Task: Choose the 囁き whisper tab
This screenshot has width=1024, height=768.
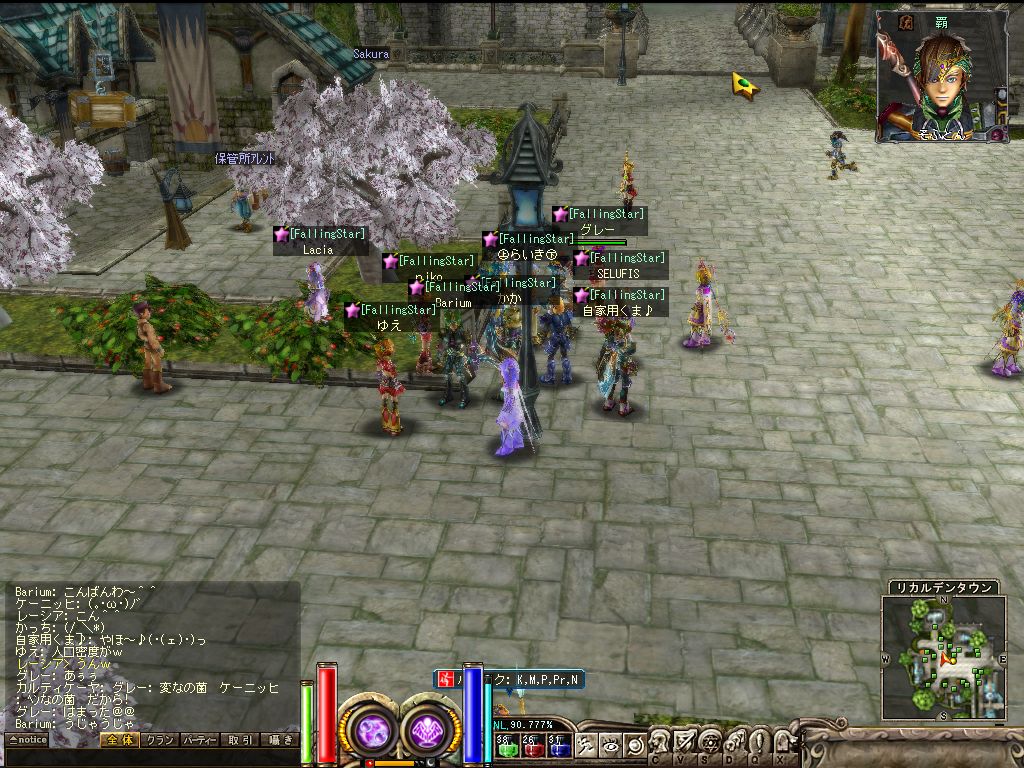Action: pos(279,740)
